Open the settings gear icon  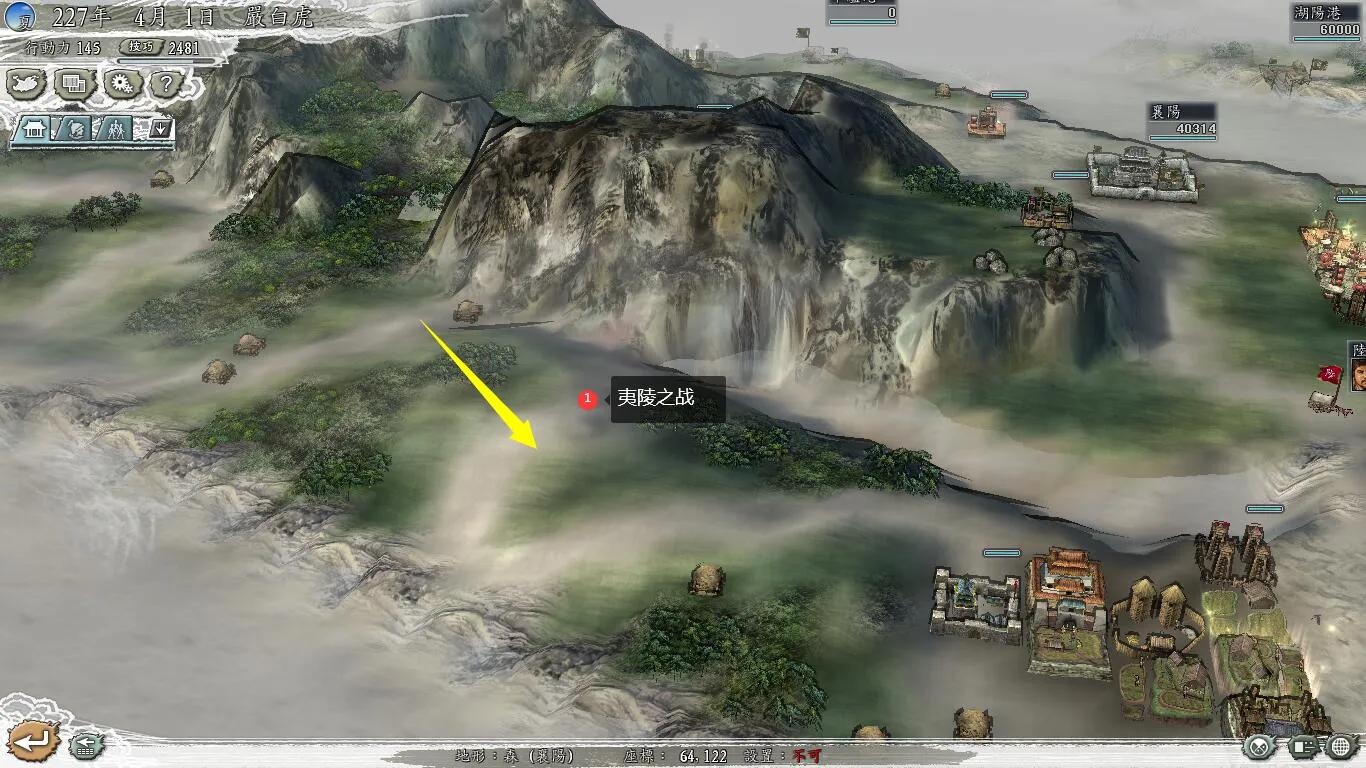tap(122, 85)
